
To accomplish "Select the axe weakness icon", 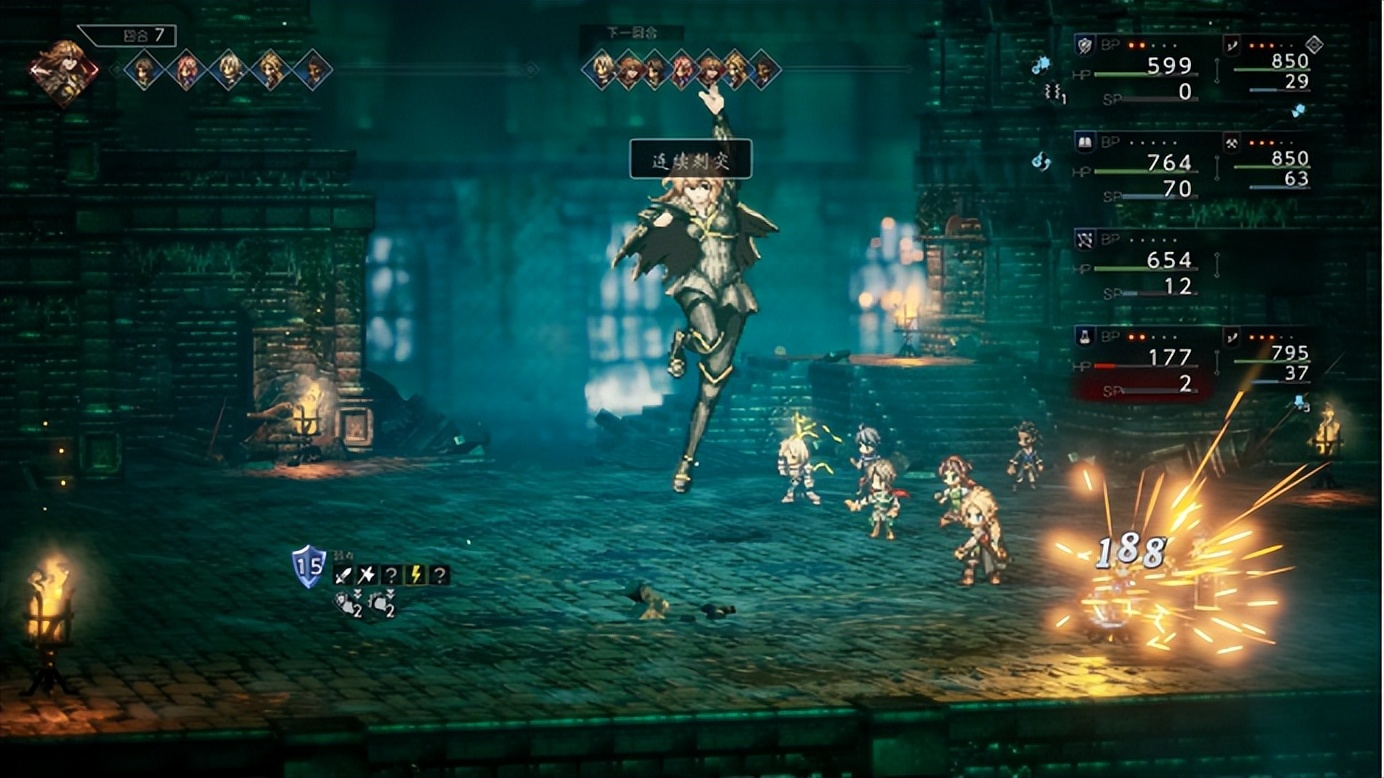I will (x=366, y=575).
